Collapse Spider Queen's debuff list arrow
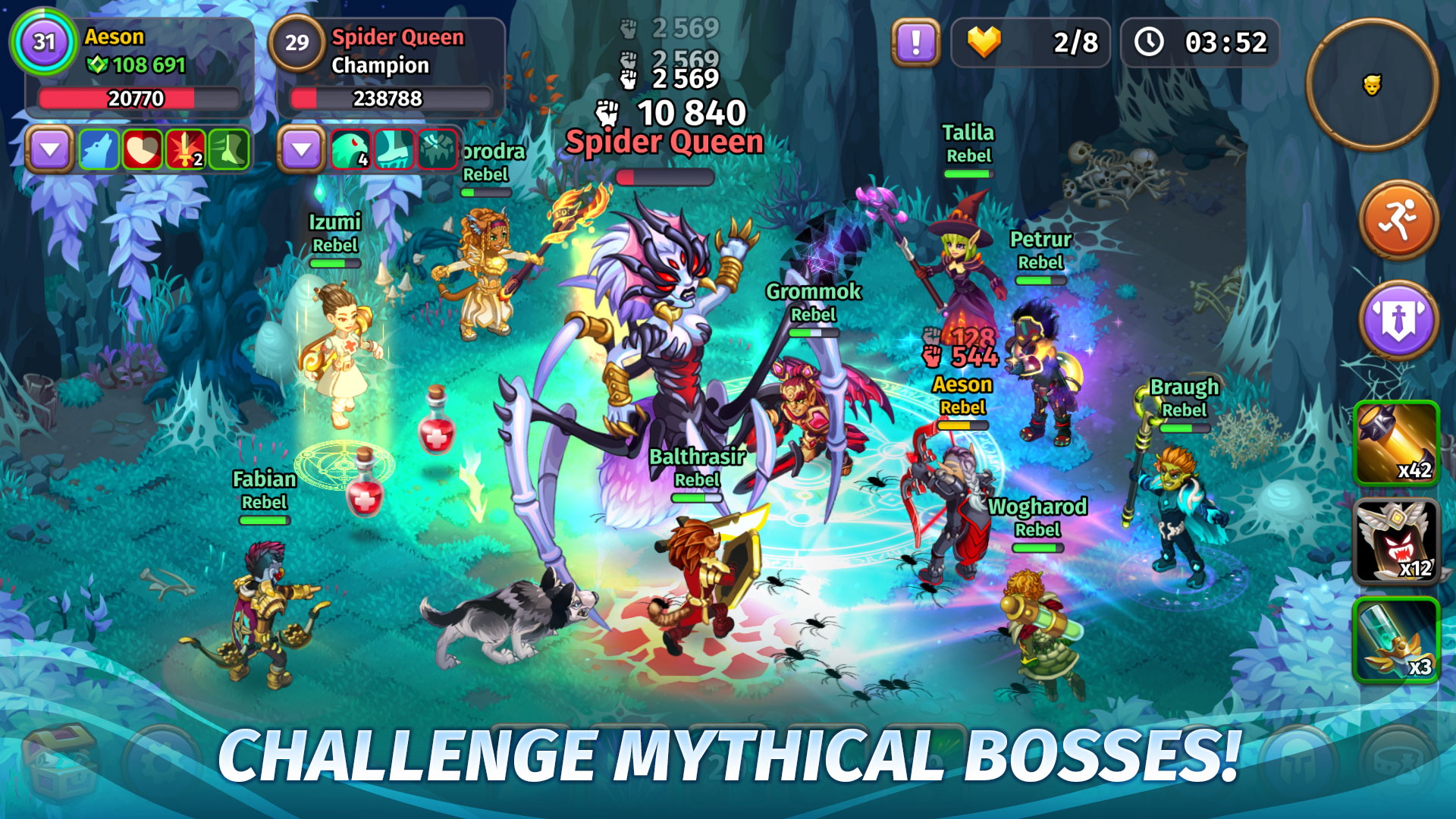Image resolution: width=1456 pixels, height=819 pixels. 302,149
